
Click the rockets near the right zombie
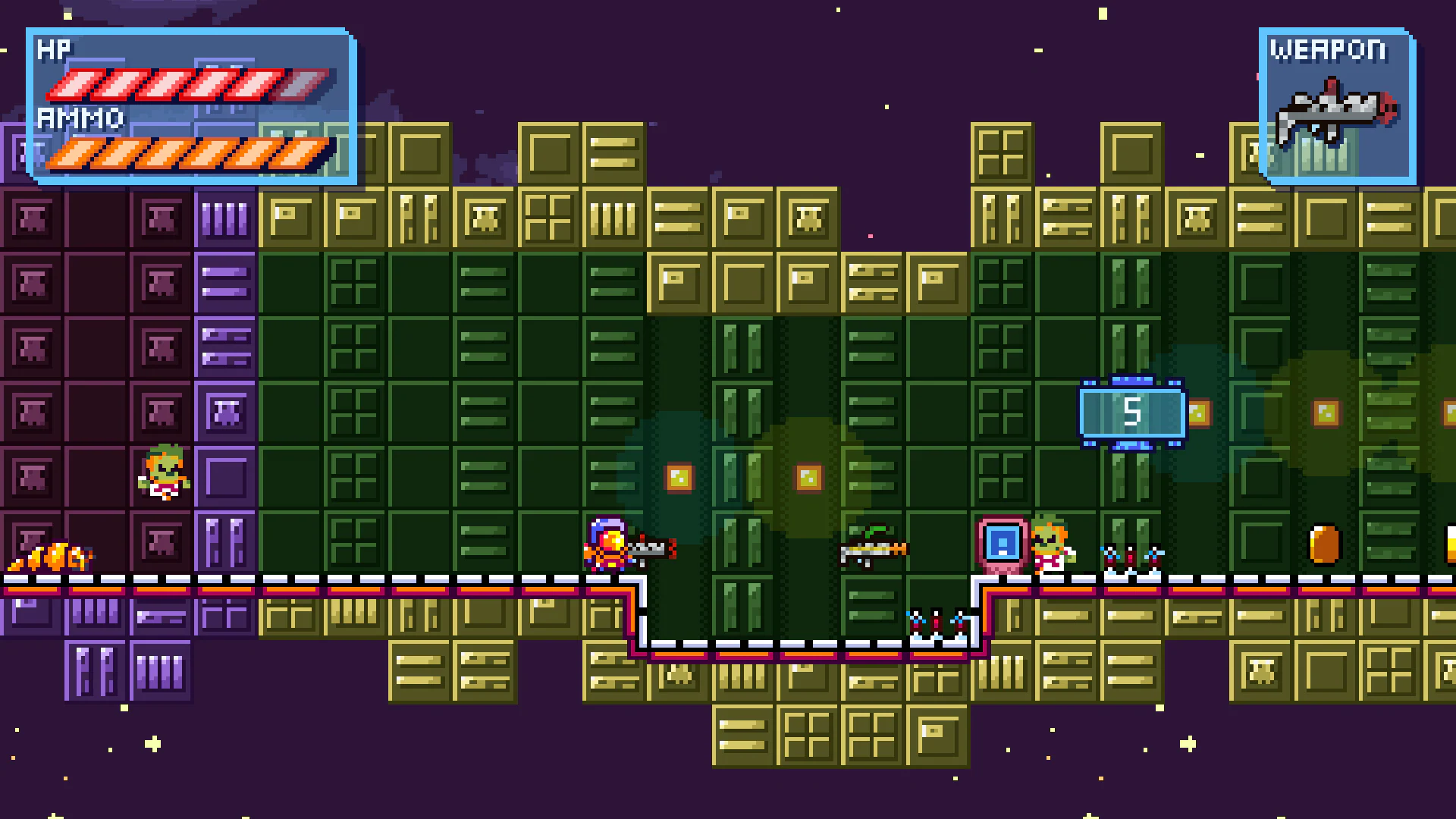tap(1130, 559)
